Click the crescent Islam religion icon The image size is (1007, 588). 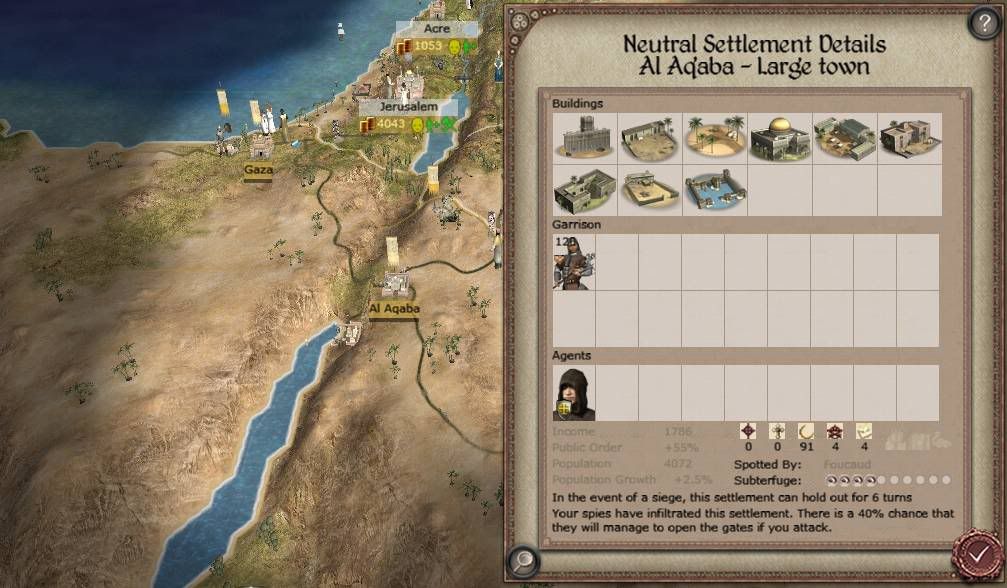(x=804, y=432)
